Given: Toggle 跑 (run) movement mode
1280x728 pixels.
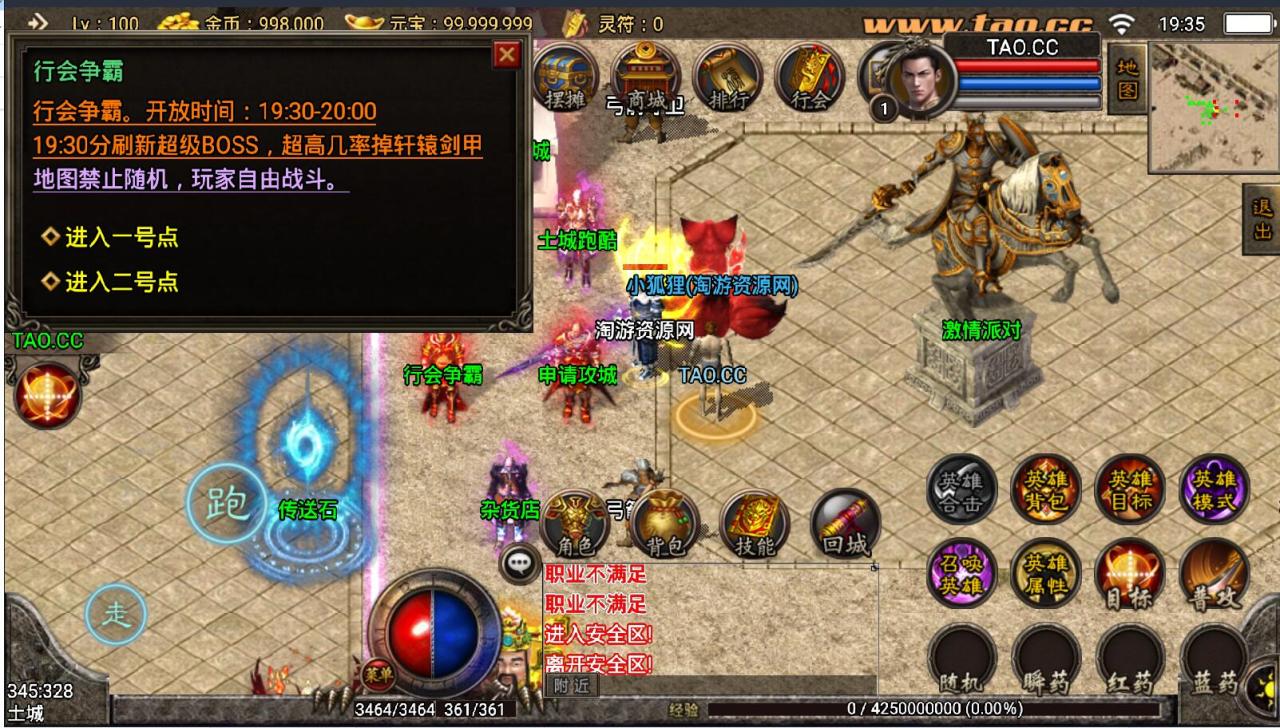Looking at the screenshot, I should click(x=229, y=503).
